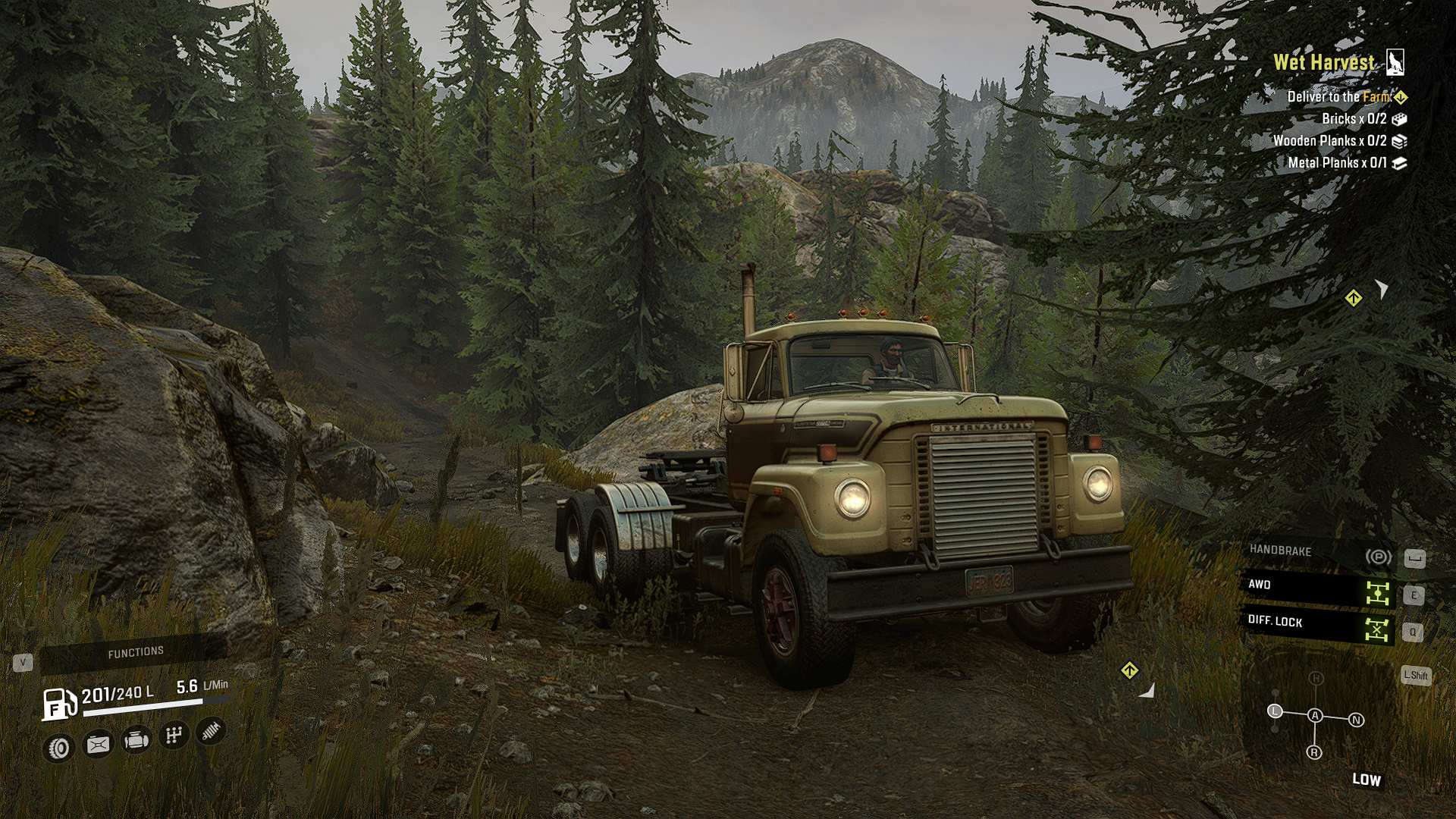Click the fuel pump gauge icon

[x=59, y=703]
